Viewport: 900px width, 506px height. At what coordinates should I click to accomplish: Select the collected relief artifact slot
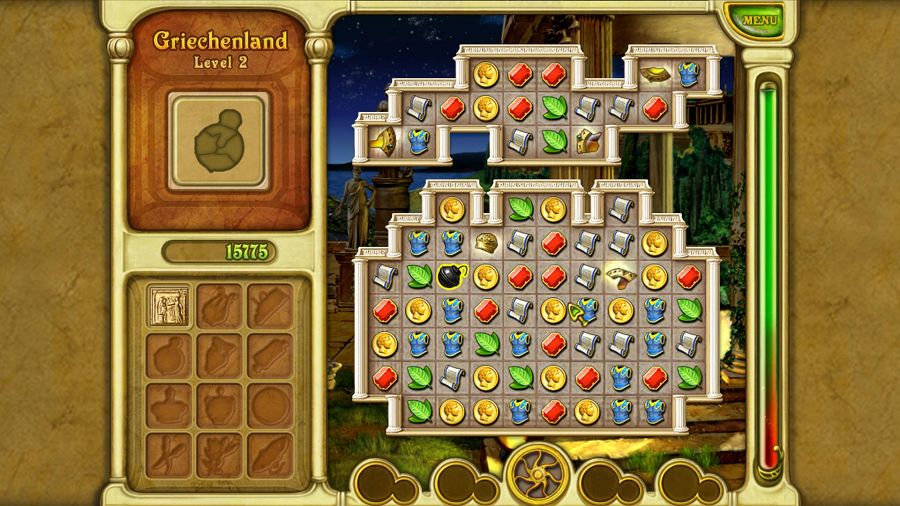click(x=168, y=305)
